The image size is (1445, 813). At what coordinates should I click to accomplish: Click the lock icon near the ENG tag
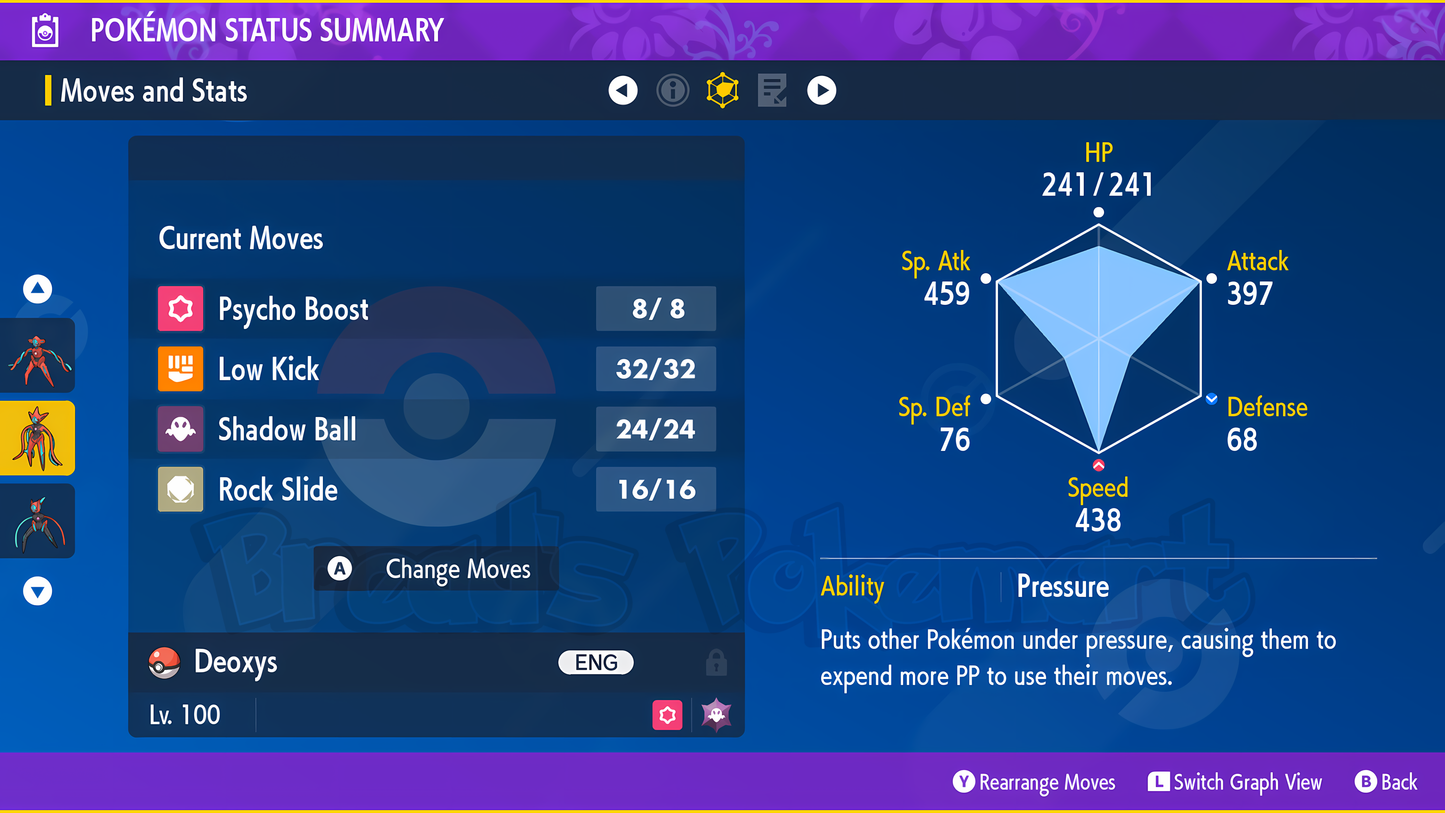coord(718,662)
